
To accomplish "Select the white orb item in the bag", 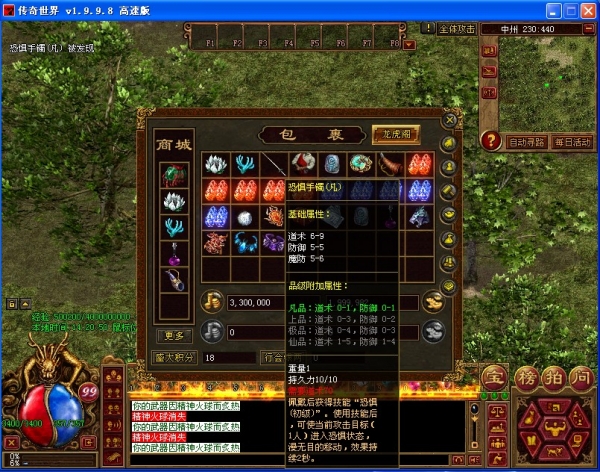I will (x=245, y=217).
